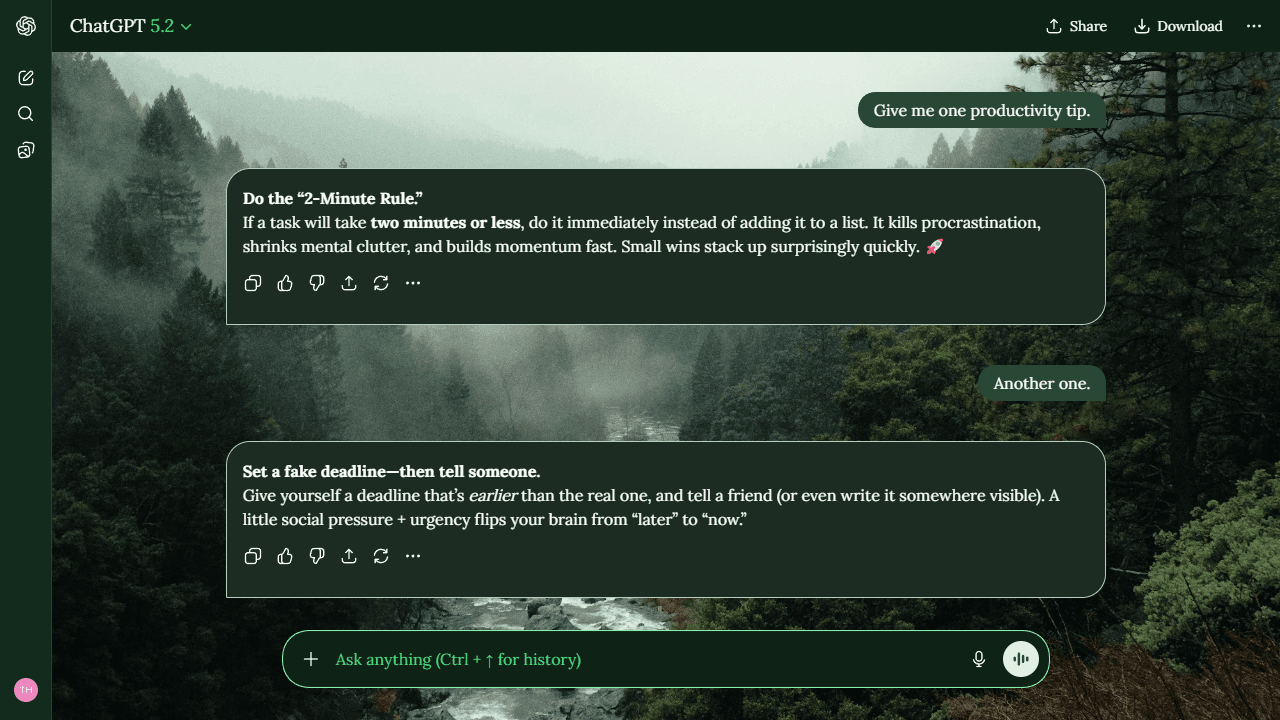
Task: Start voice mode from the input bar
Action: (1020, 659)
